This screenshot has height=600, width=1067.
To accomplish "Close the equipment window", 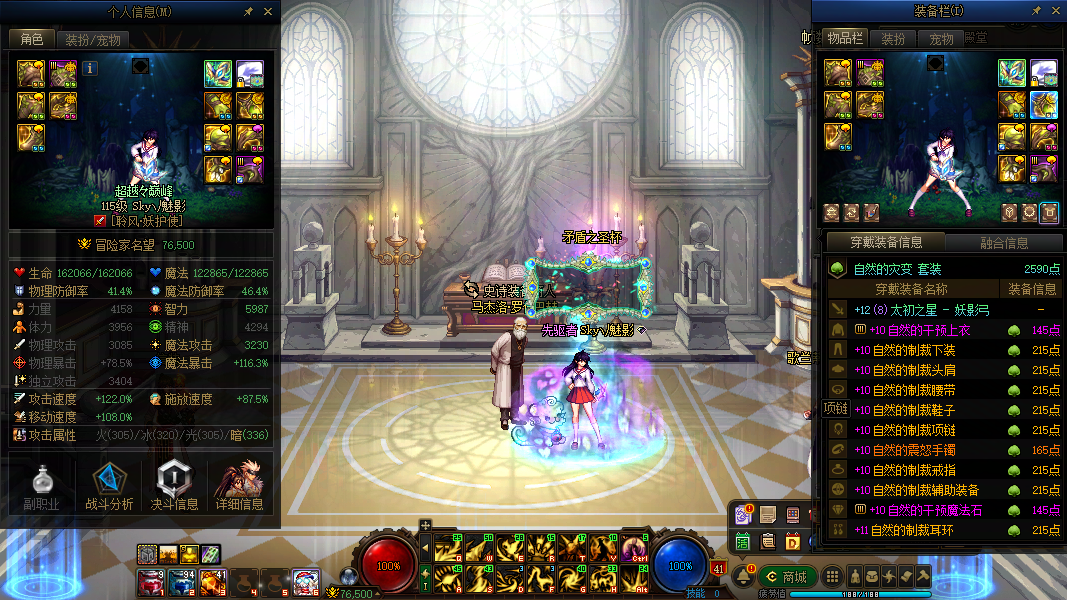I will (1053, 11).
